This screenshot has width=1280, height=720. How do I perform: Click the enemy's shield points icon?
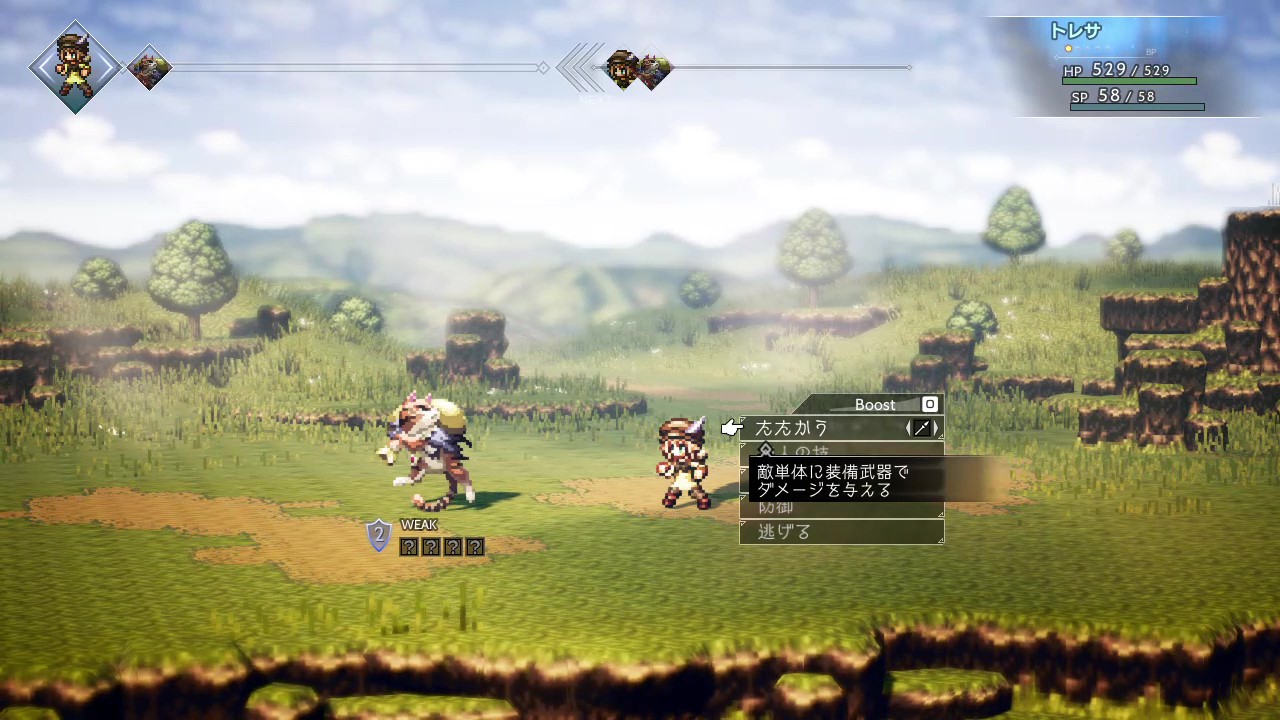tap(379, 536)
